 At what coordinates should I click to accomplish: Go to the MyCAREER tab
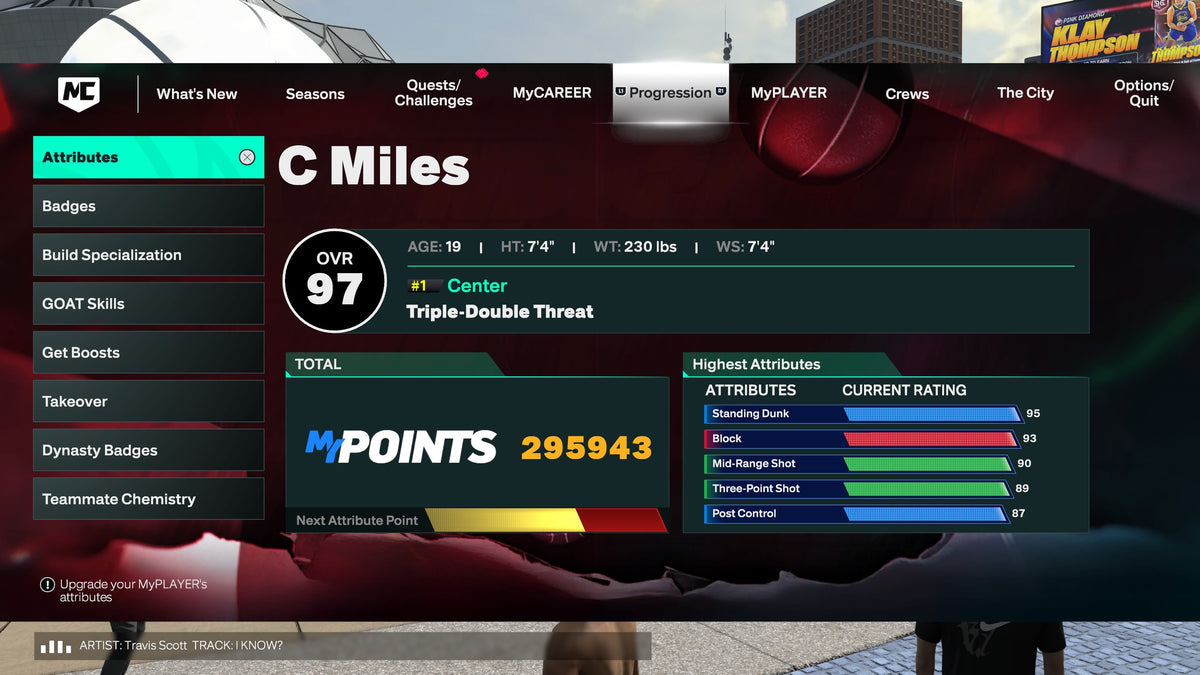(552, 93)
